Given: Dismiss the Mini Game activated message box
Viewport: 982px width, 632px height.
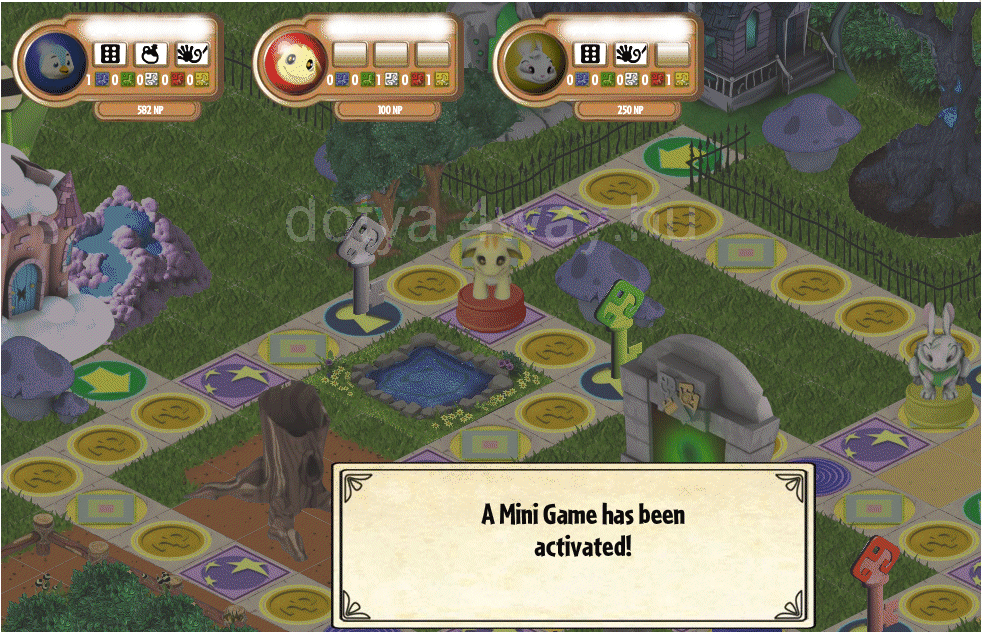Looking at the screenshot, I should (573, 545).
